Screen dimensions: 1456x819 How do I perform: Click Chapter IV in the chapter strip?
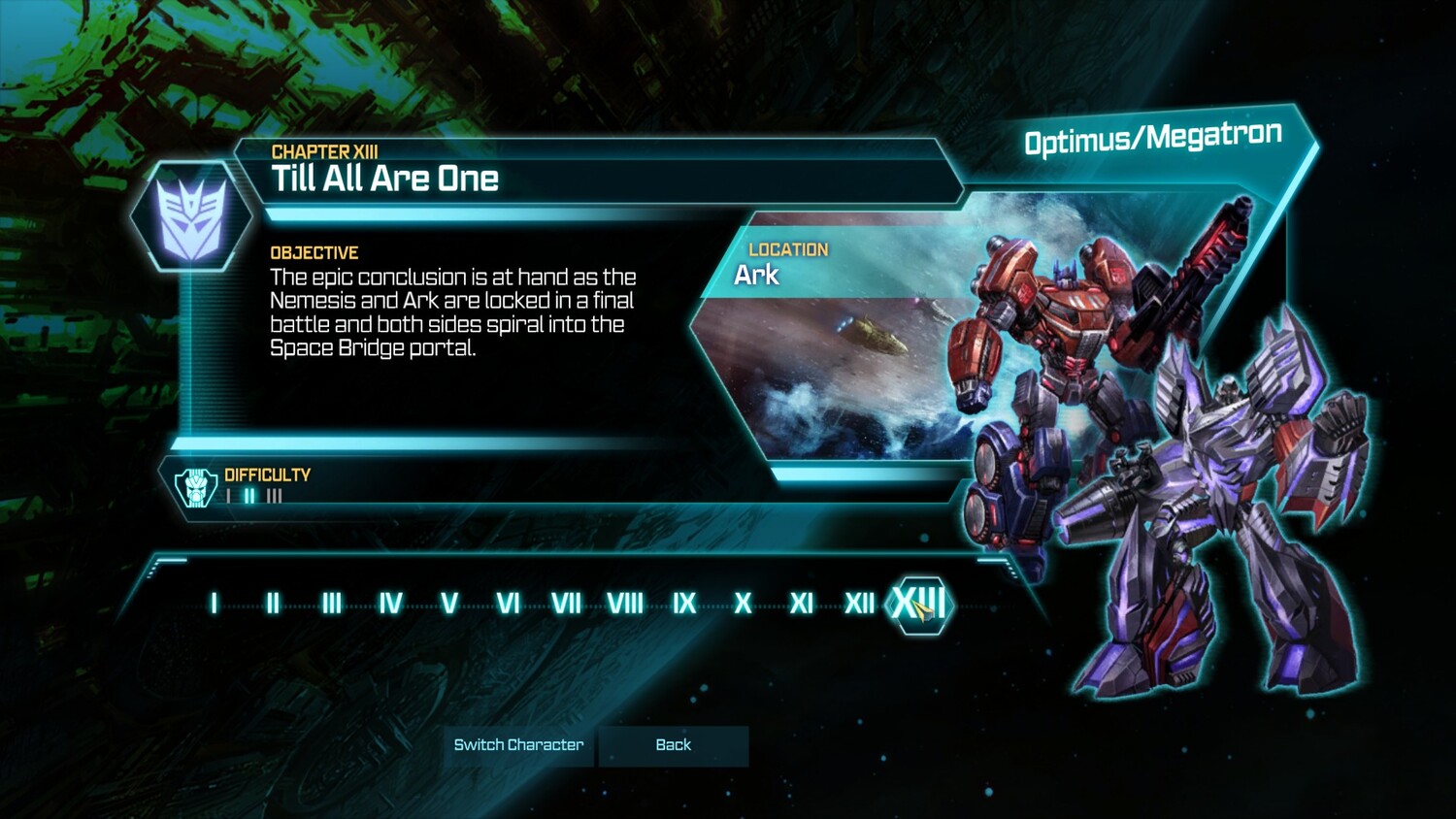[x=389, y=603]
